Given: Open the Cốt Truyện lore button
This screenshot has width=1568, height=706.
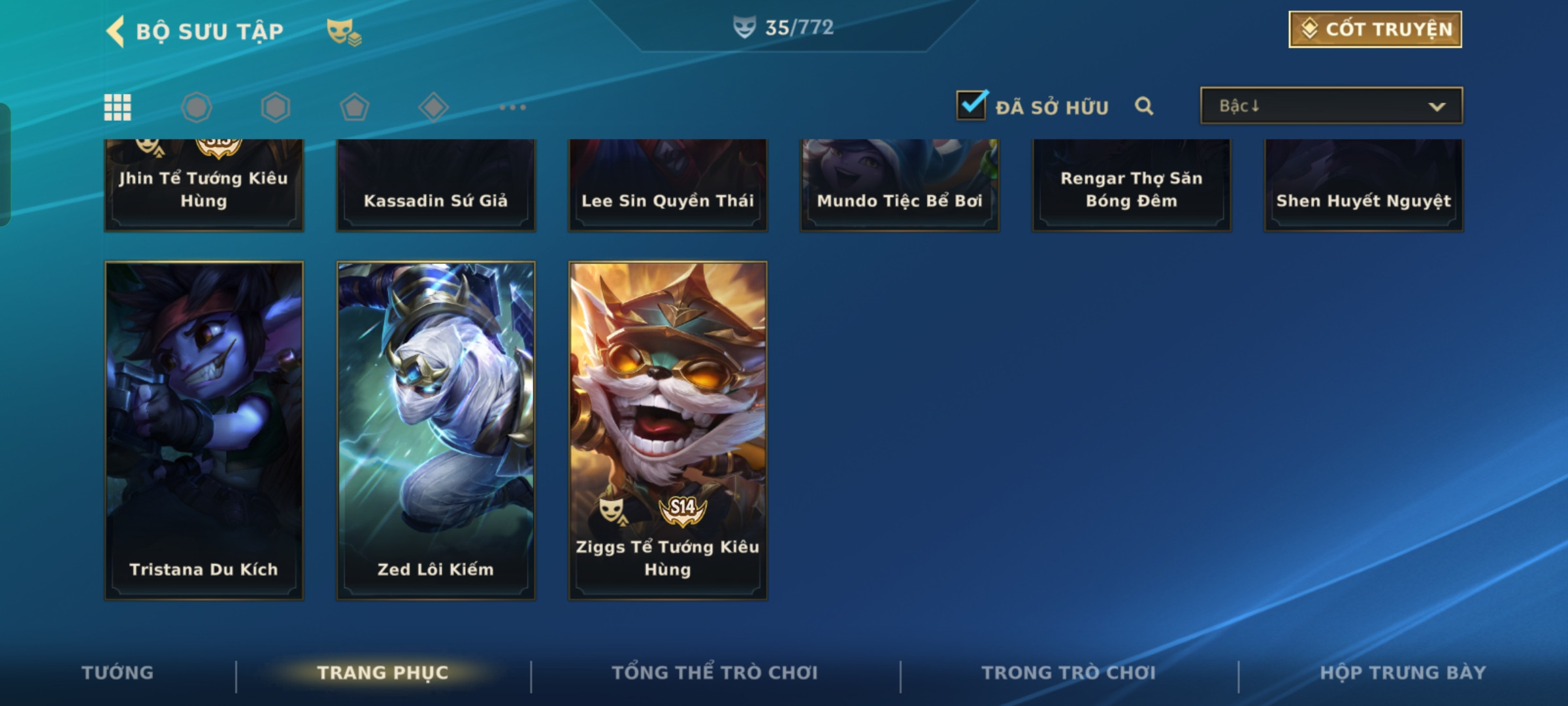Looking at the screenshot, I should pos(1375,29).
